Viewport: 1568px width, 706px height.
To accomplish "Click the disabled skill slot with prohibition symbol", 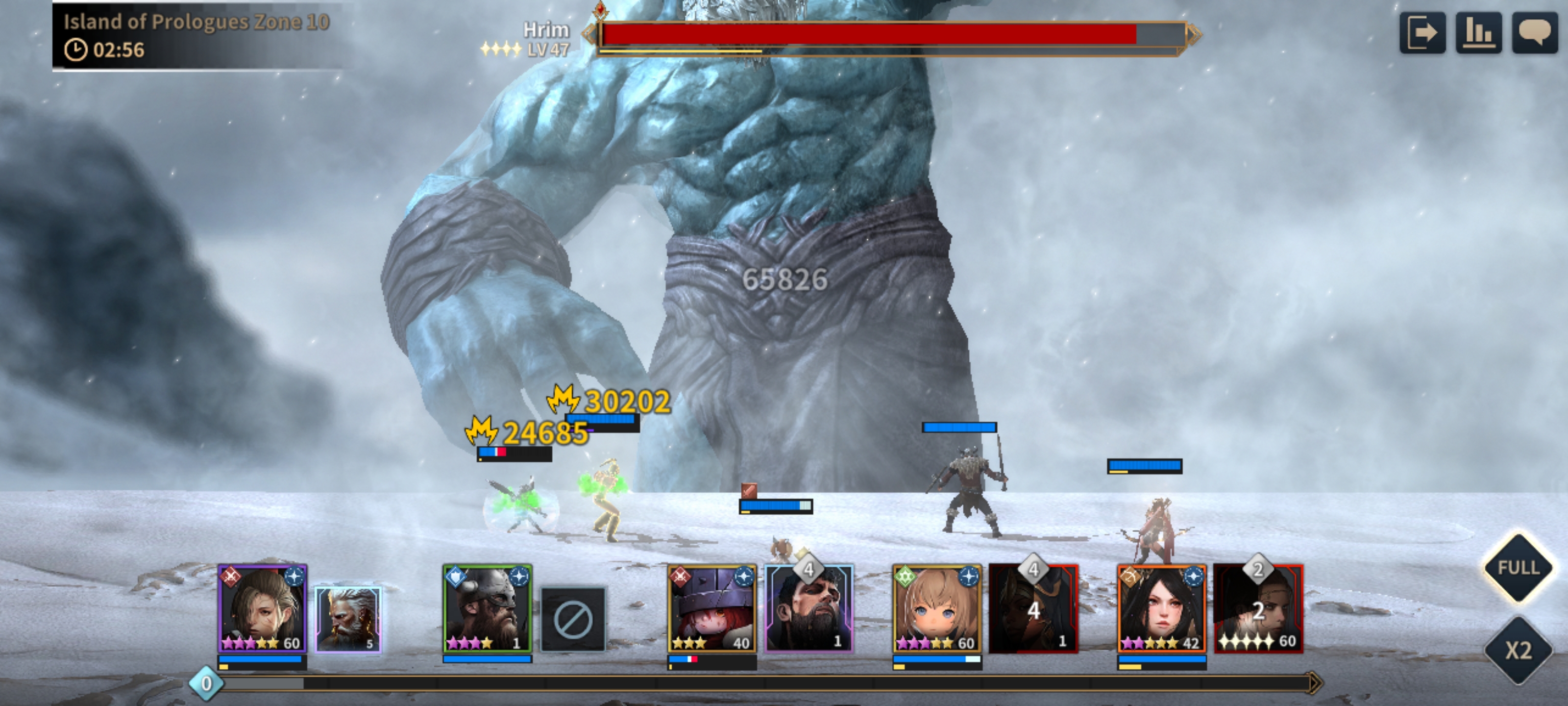I will 573,619.
